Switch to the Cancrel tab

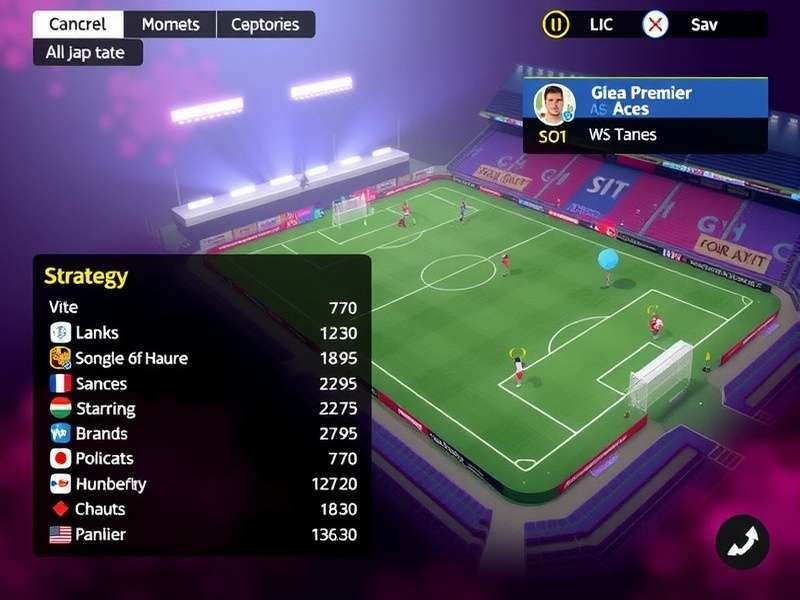78,24
